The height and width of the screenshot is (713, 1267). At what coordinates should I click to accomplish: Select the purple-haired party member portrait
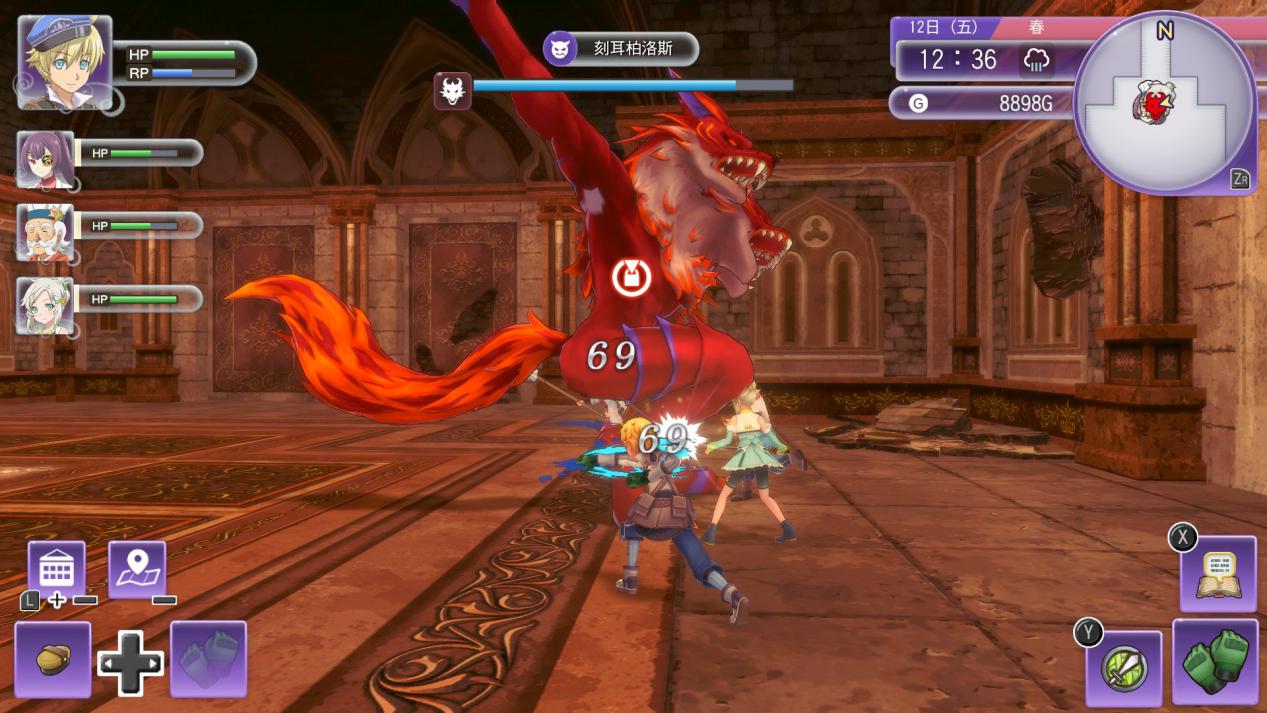coord(45,159)
